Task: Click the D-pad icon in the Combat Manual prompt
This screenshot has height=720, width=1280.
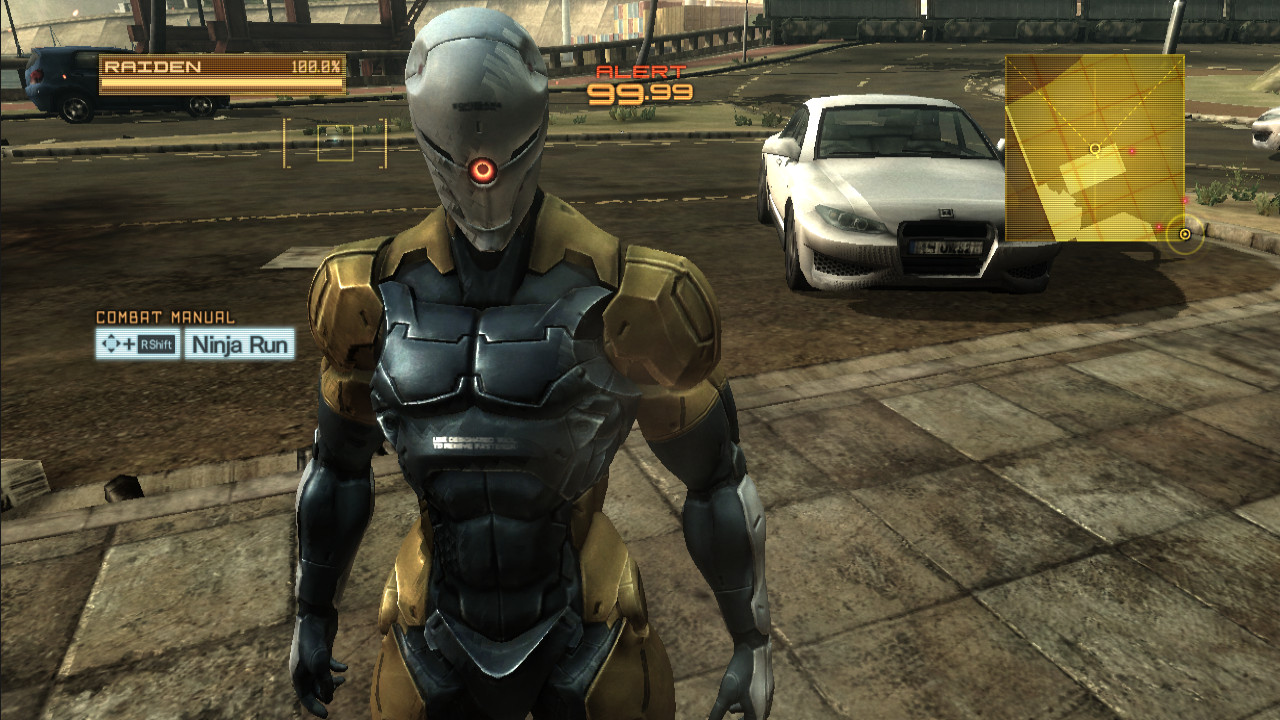Action: point(111,342)
